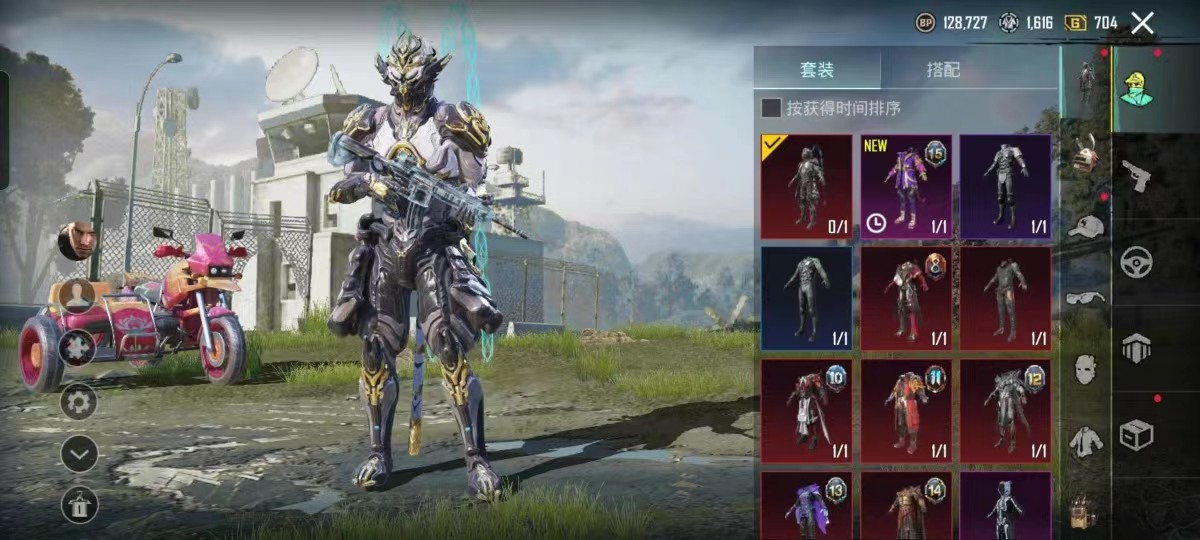Select the level 14 bronze outfit

click(906, 505)
